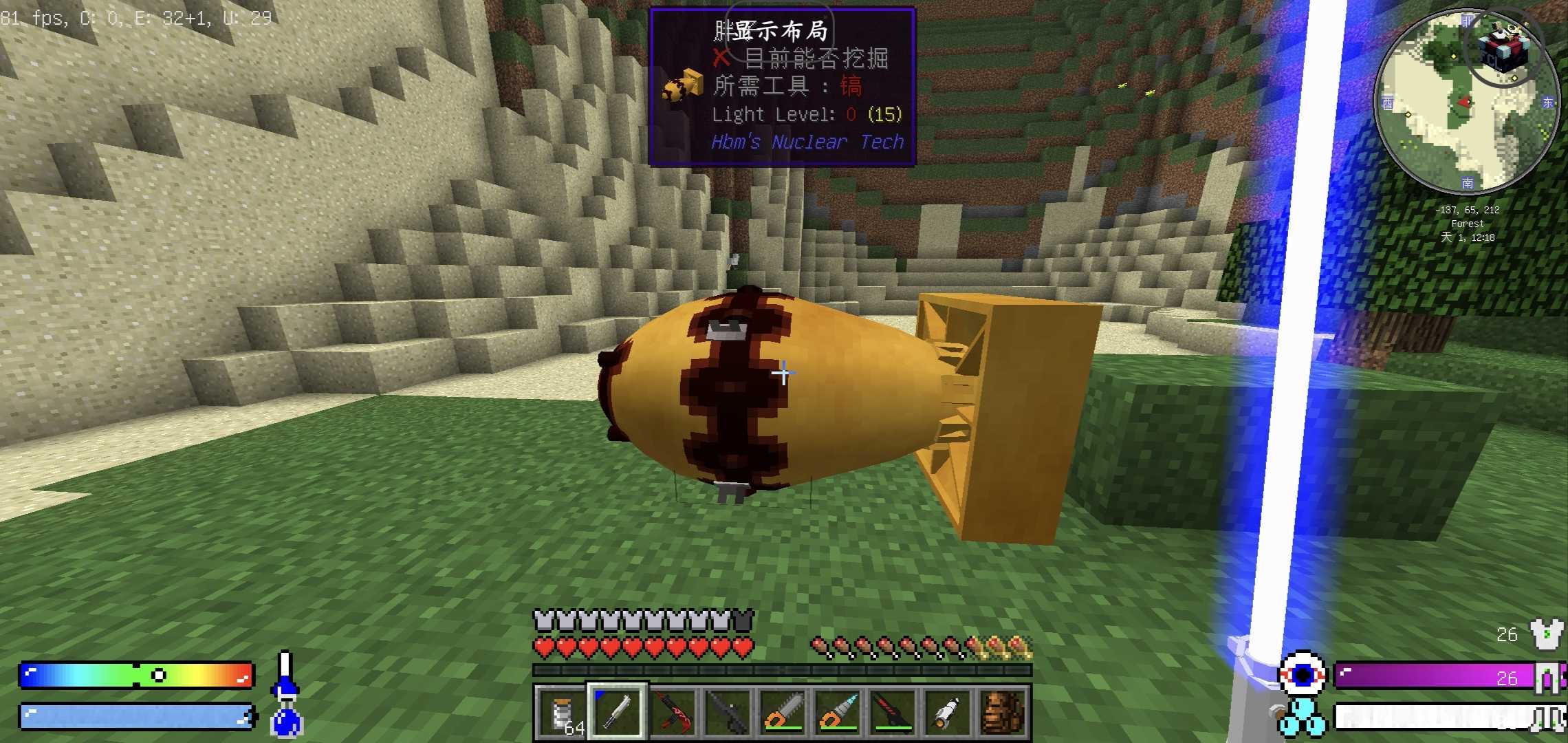Click the blue potion flask icon
This screenshot has width=1568, height=743.
click(x=286, y=721)
